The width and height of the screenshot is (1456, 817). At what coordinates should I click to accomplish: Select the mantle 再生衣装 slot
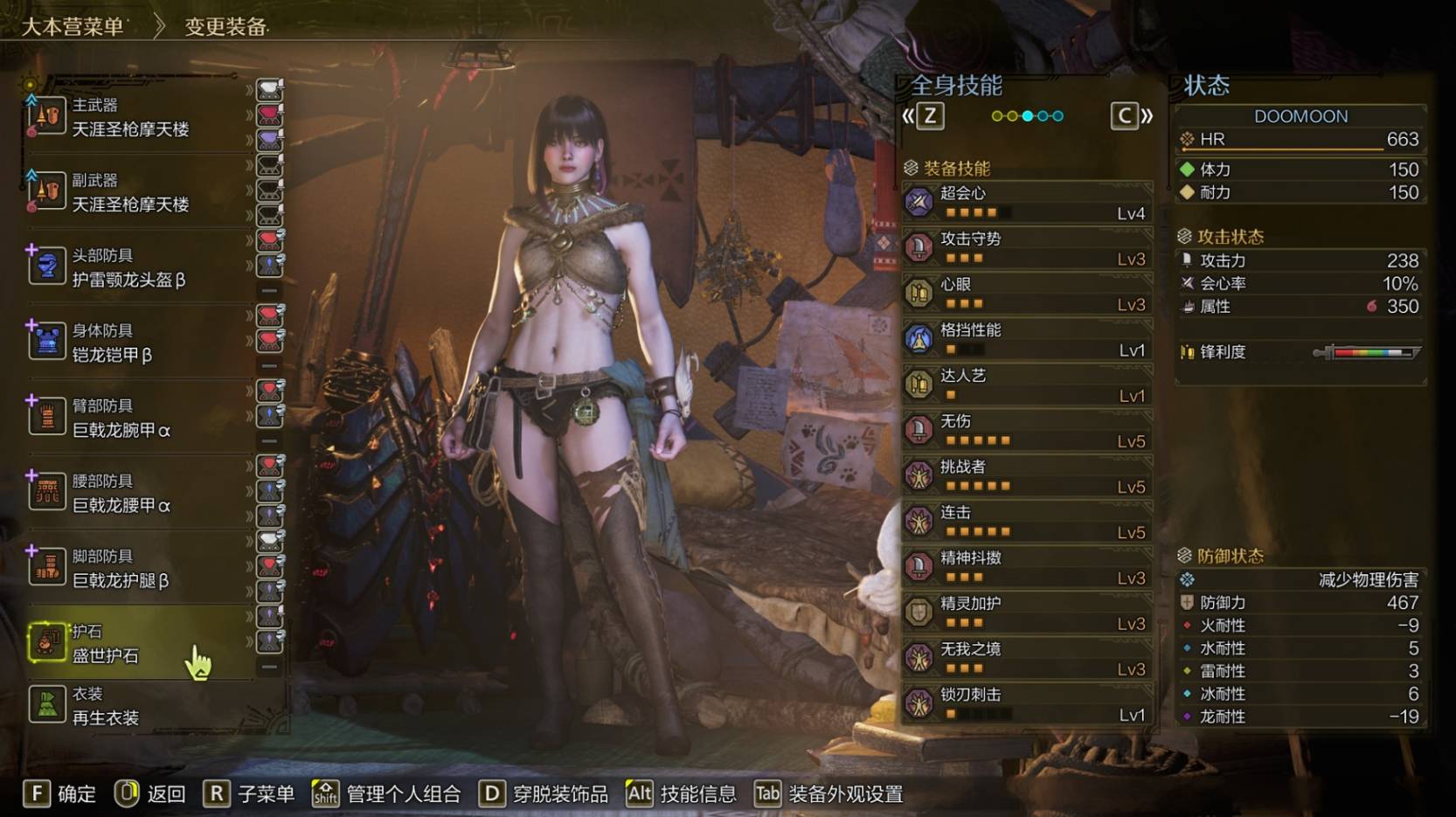coord(107,706)
